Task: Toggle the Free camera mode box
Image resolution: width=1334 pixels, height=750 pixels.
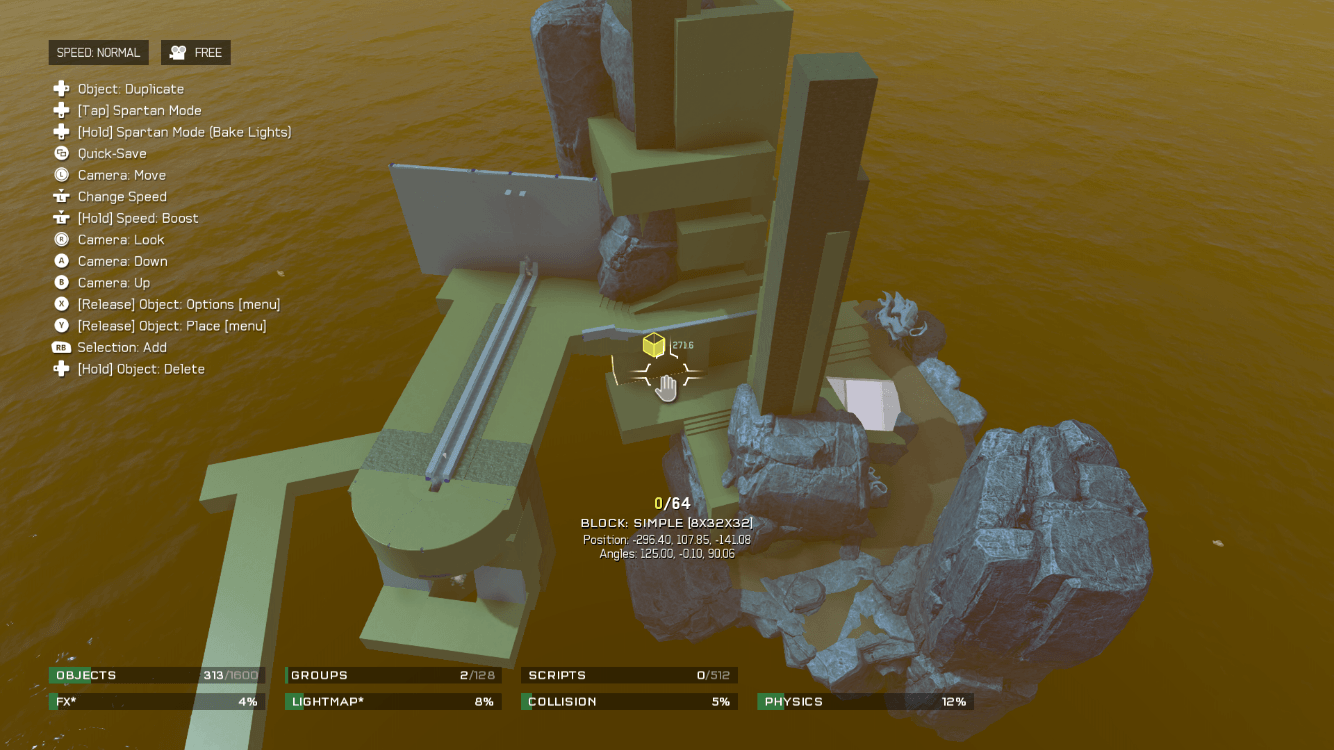Action: point(196,53)
